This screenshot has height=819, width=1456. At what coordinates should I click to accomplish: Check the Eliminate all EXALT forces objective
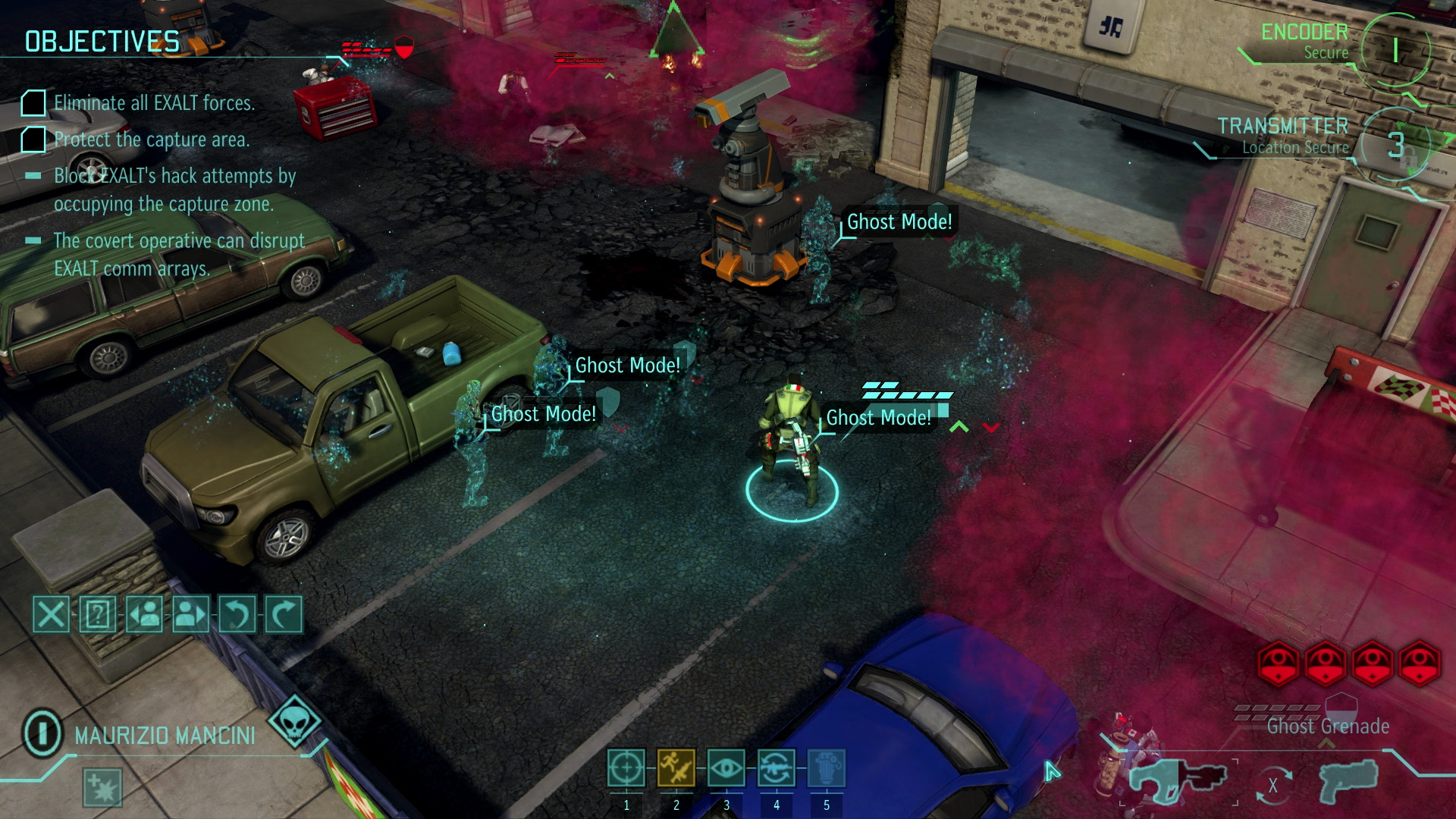(33, 103)
